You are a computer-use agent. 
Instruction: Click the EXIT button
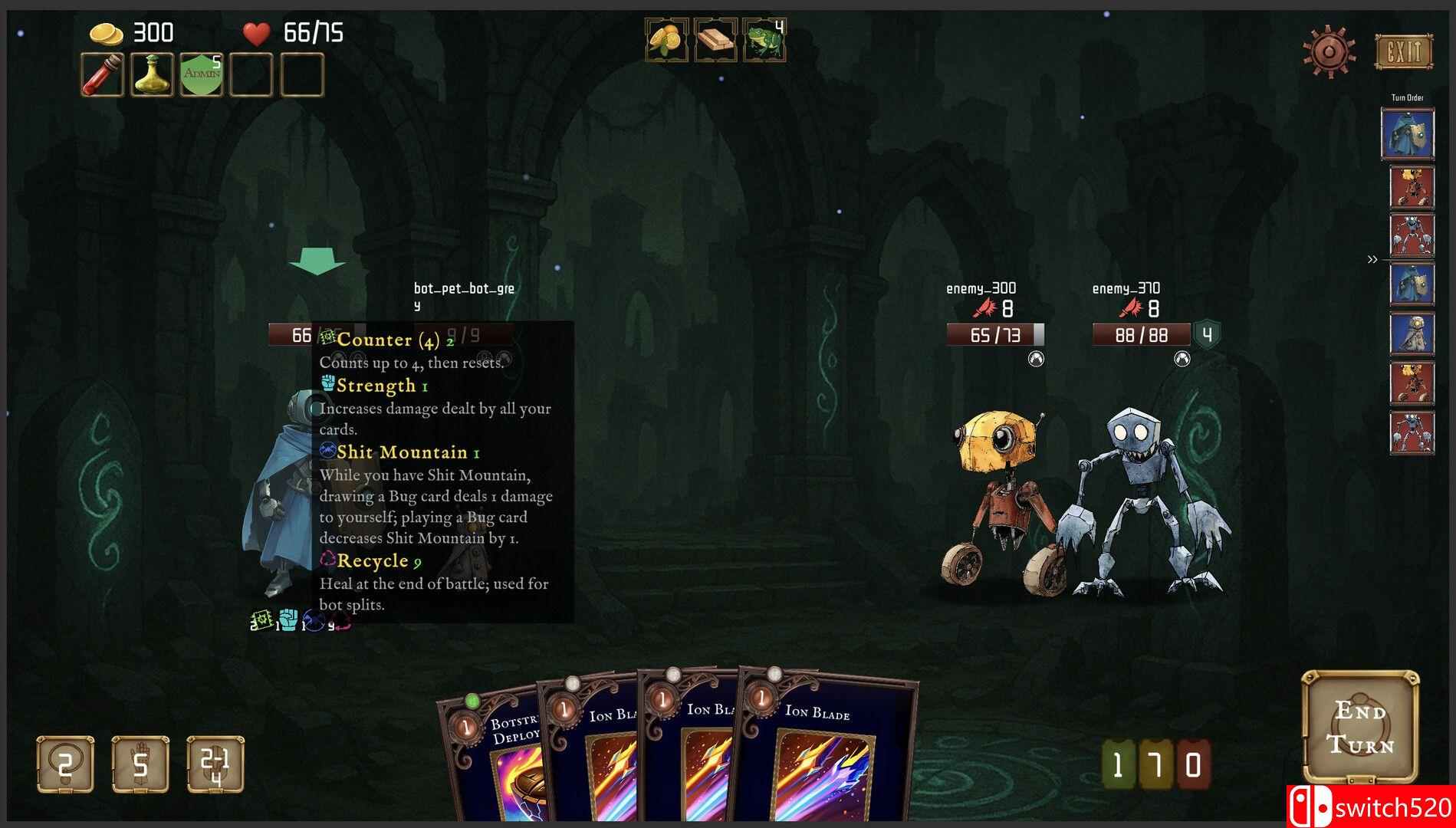coord(1403,52)
